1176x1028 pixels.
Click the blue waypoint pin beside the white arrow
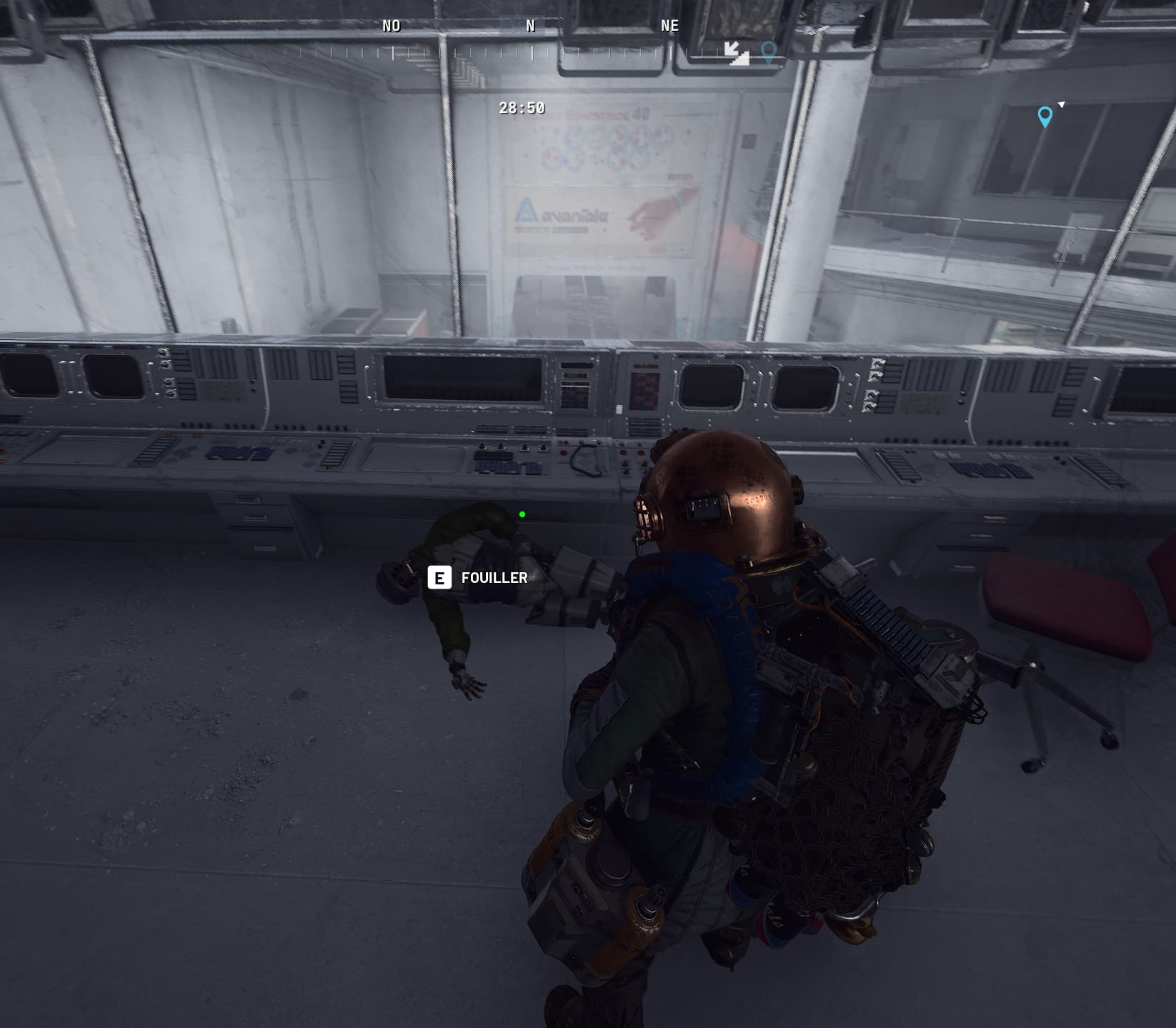click(1045, 116)
